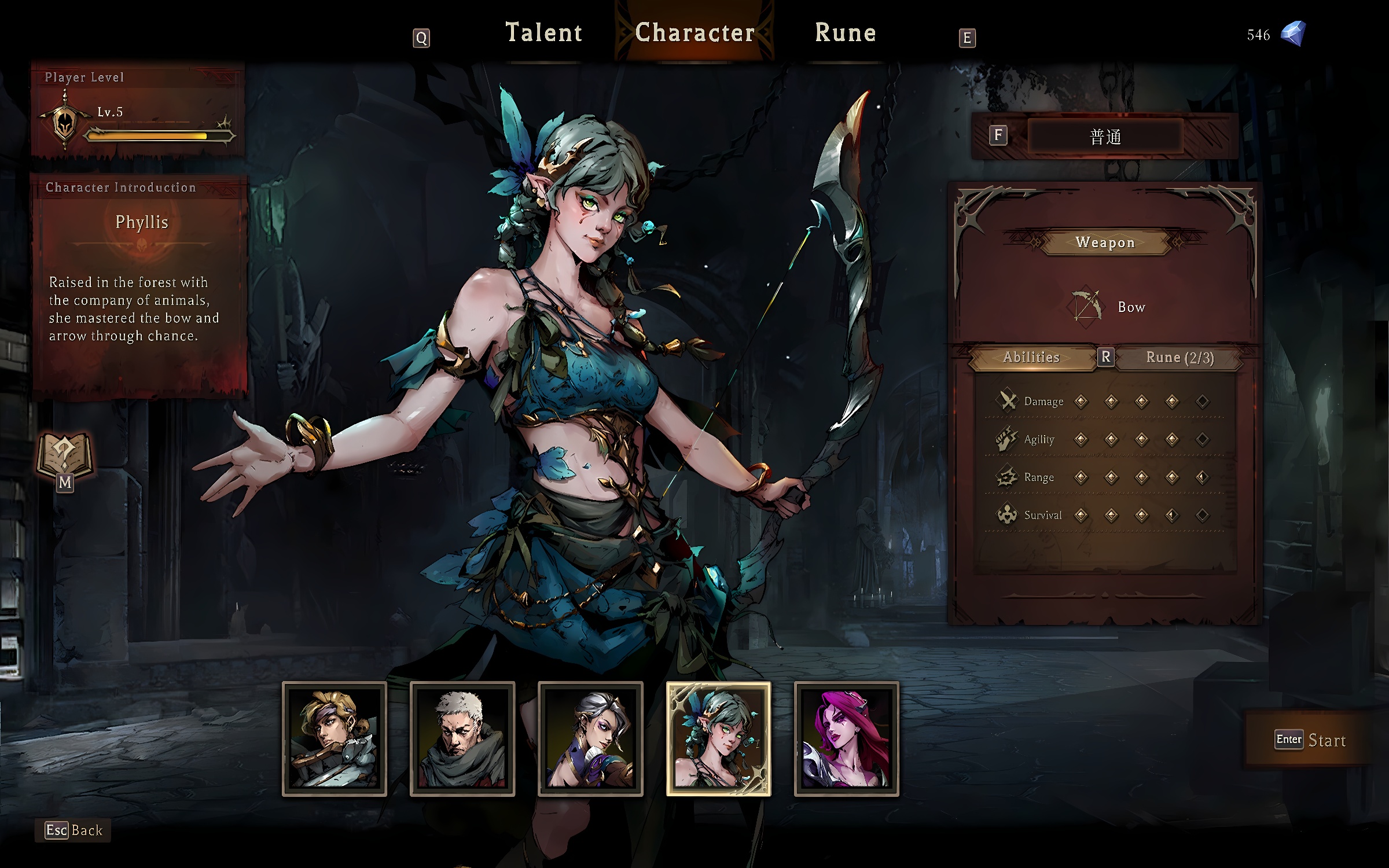Choose the blond headband character portrait
The height and width of the screenshot is (868, 1389).
(335, 739)
